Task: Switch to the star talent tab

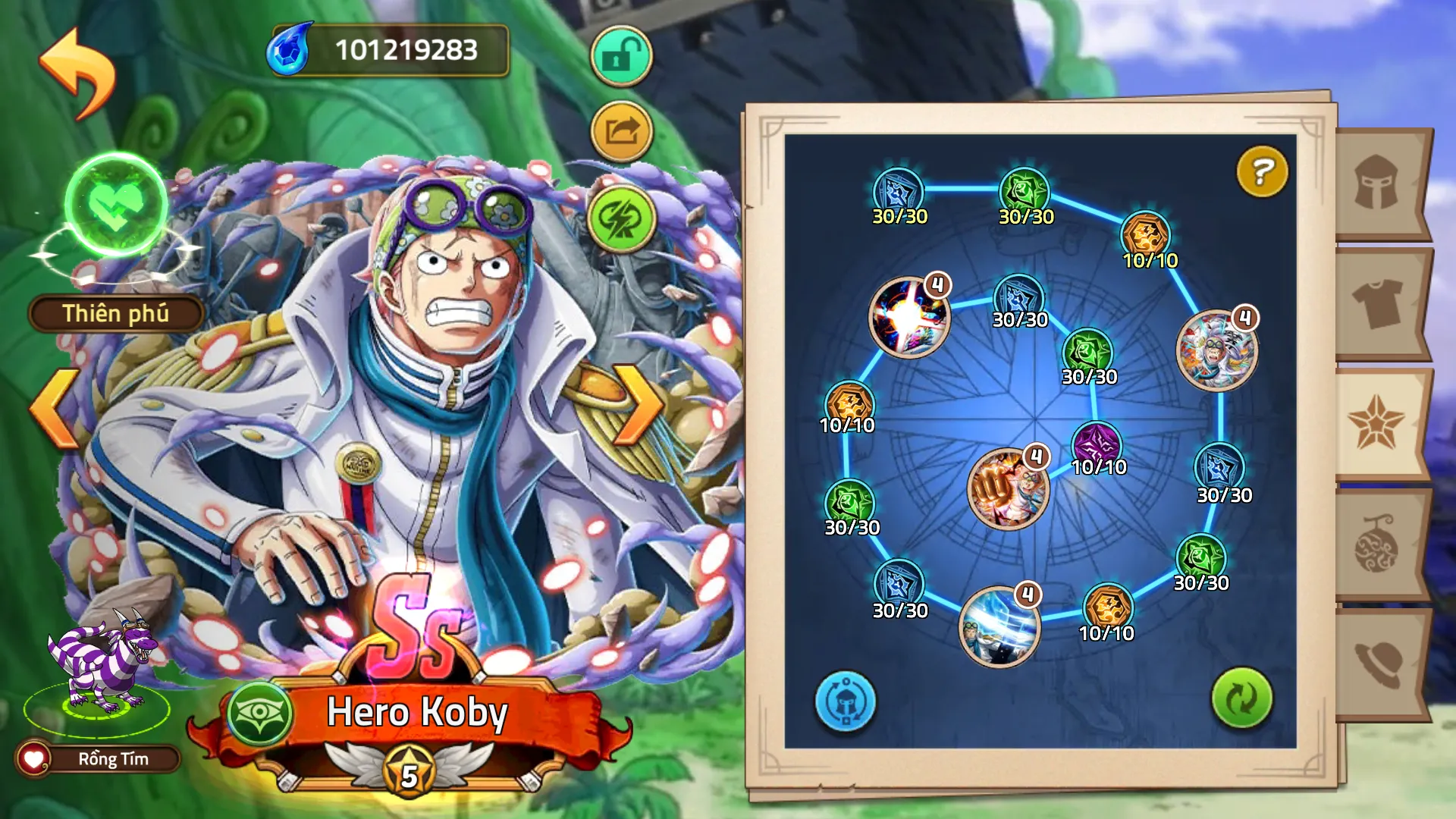Action: pos(1376,423)
